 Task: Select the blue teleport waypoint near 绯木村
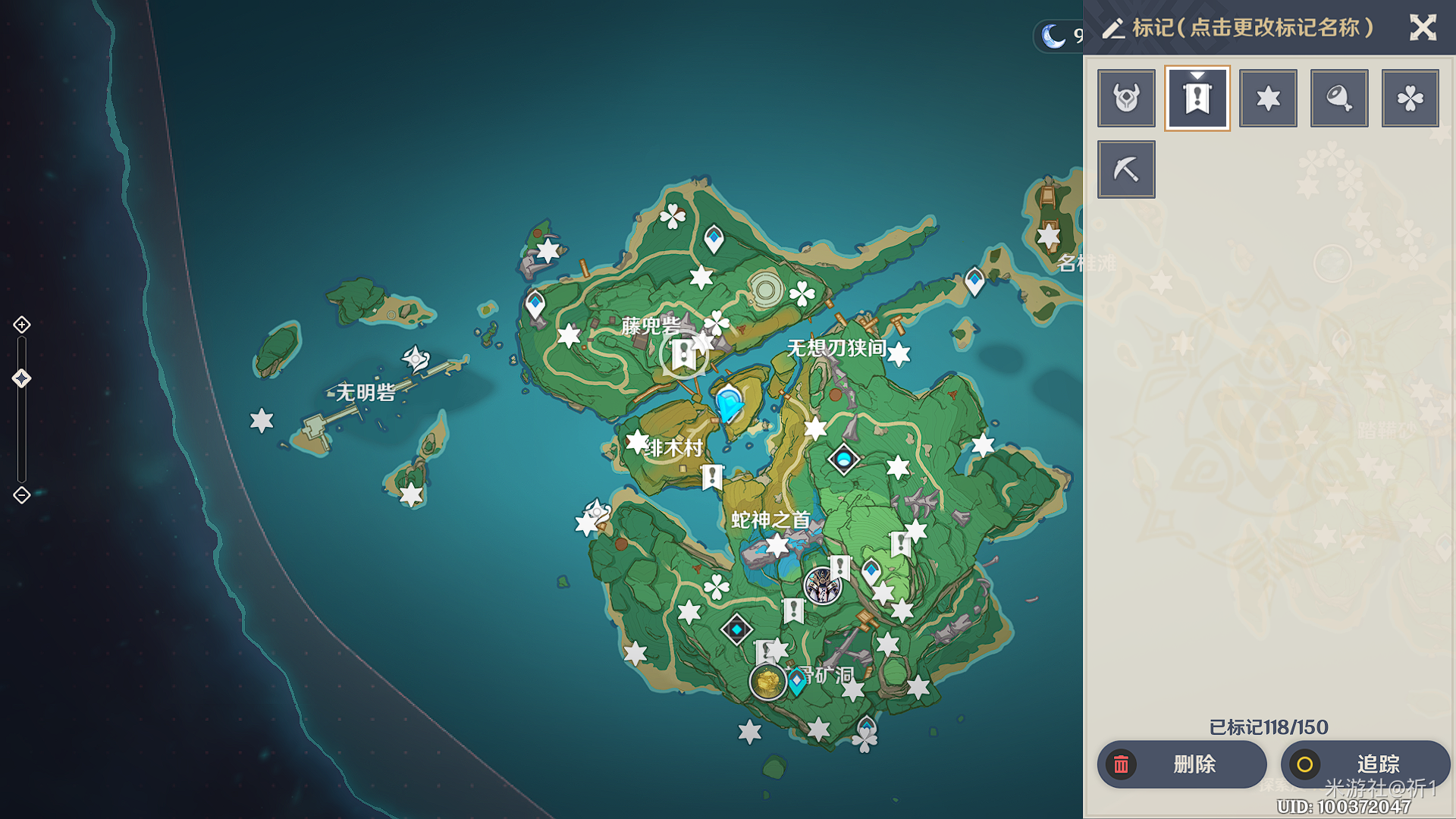point(729,402)
